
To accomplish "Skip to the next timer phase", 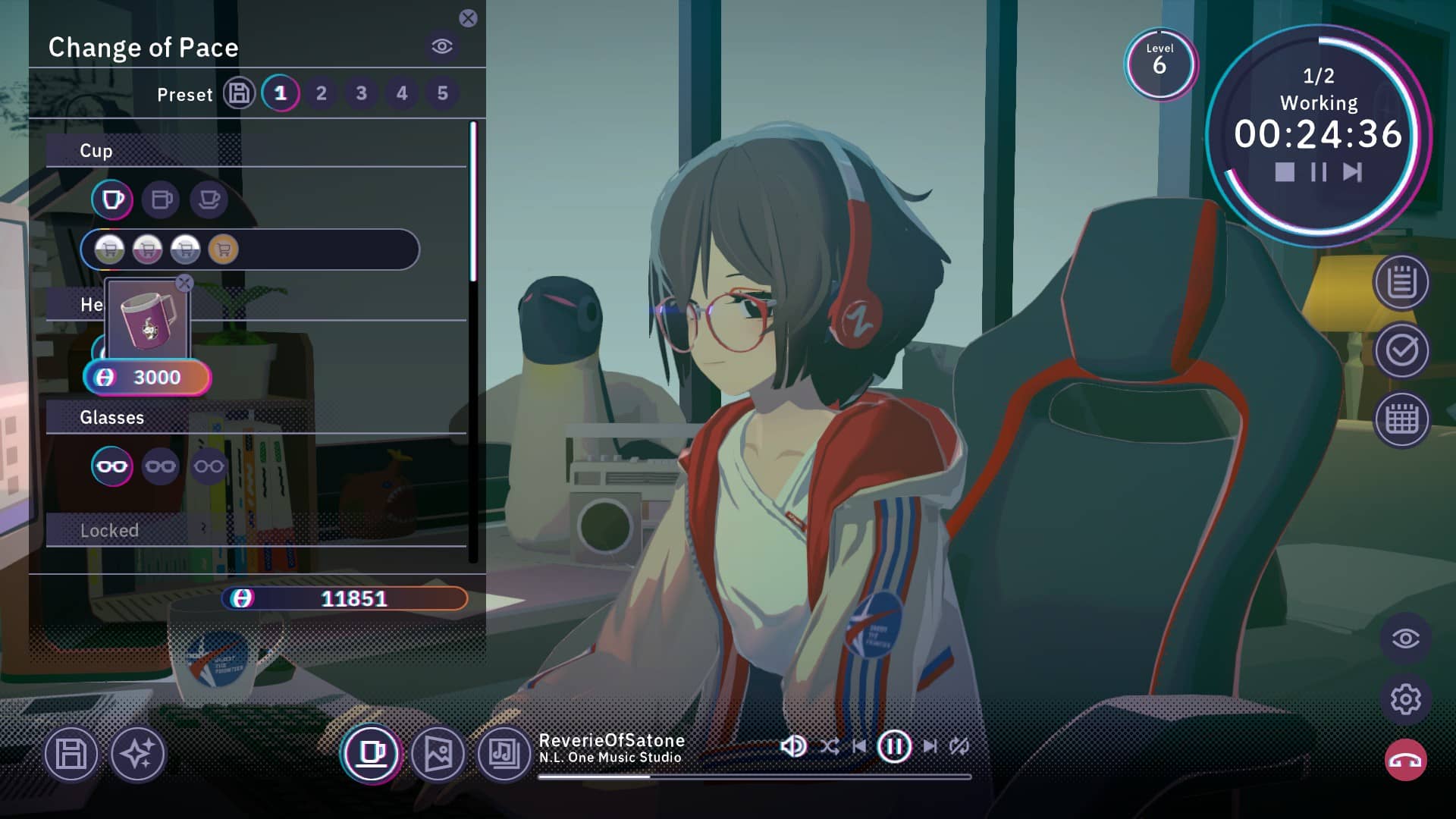I will point(1352,172).
